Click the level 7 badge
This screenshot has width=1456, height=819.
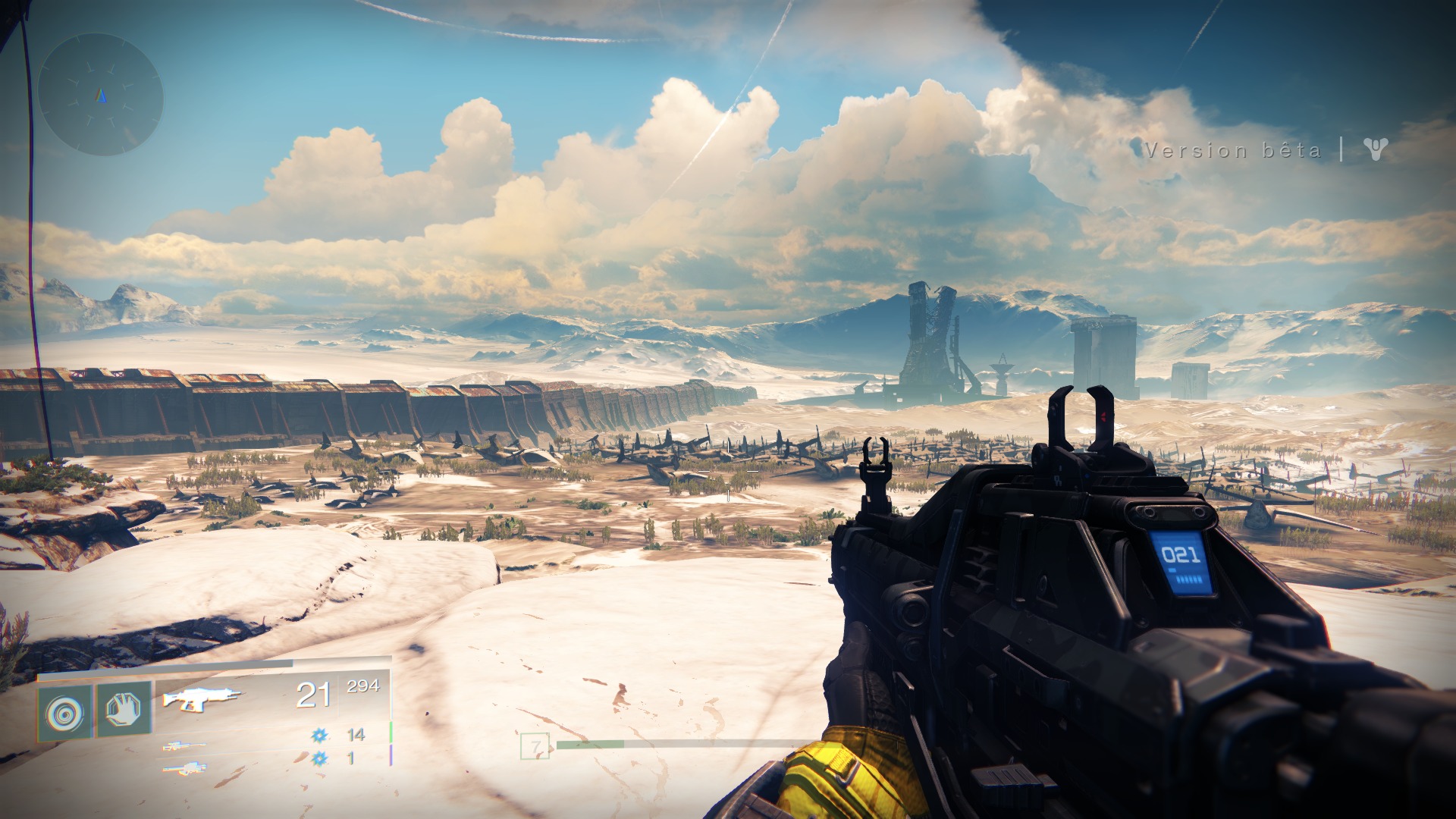coord(535,746)
